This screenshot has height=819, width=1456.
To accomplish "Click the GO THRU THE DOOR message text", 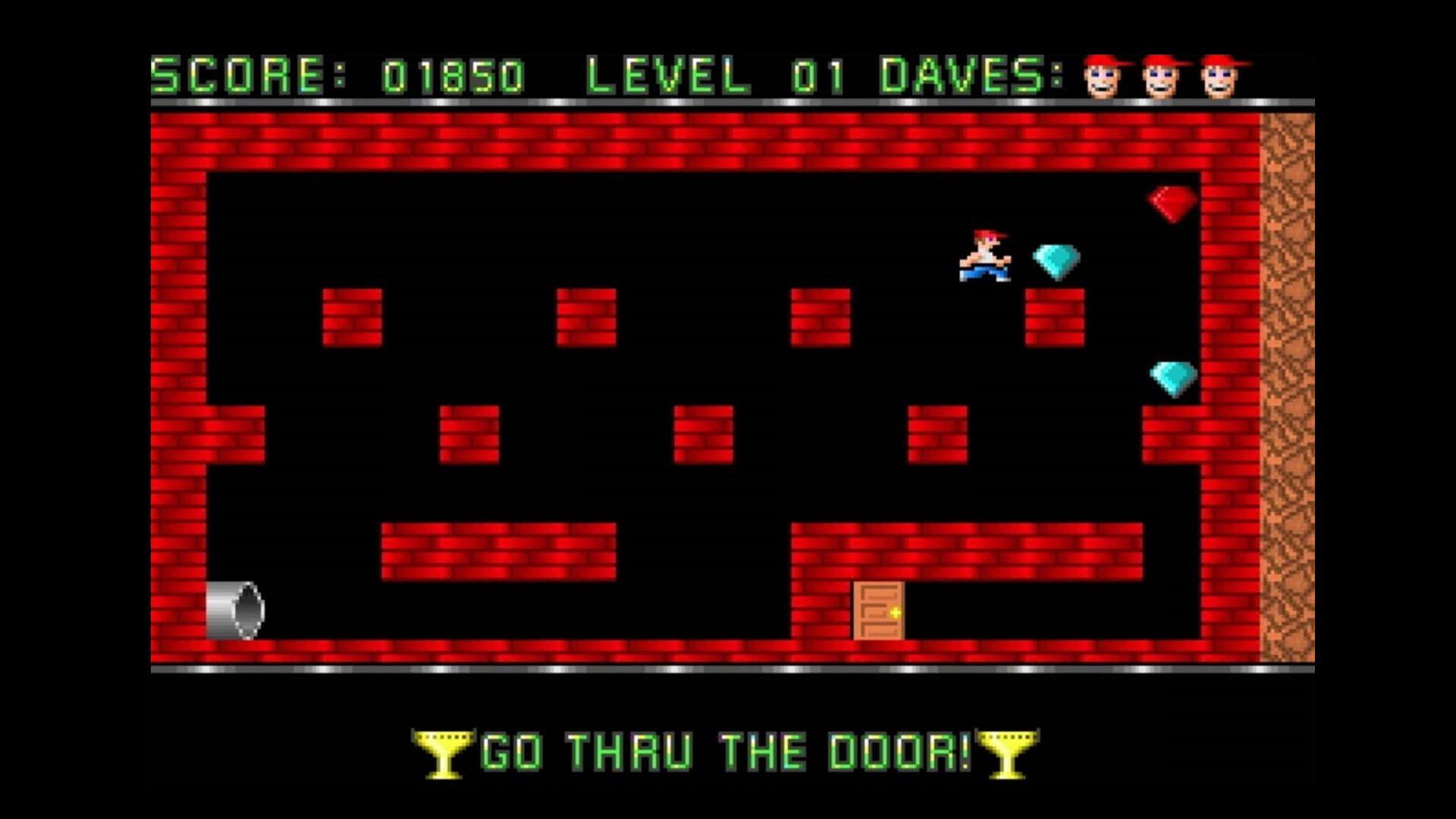I will click(x=726, y=750).
